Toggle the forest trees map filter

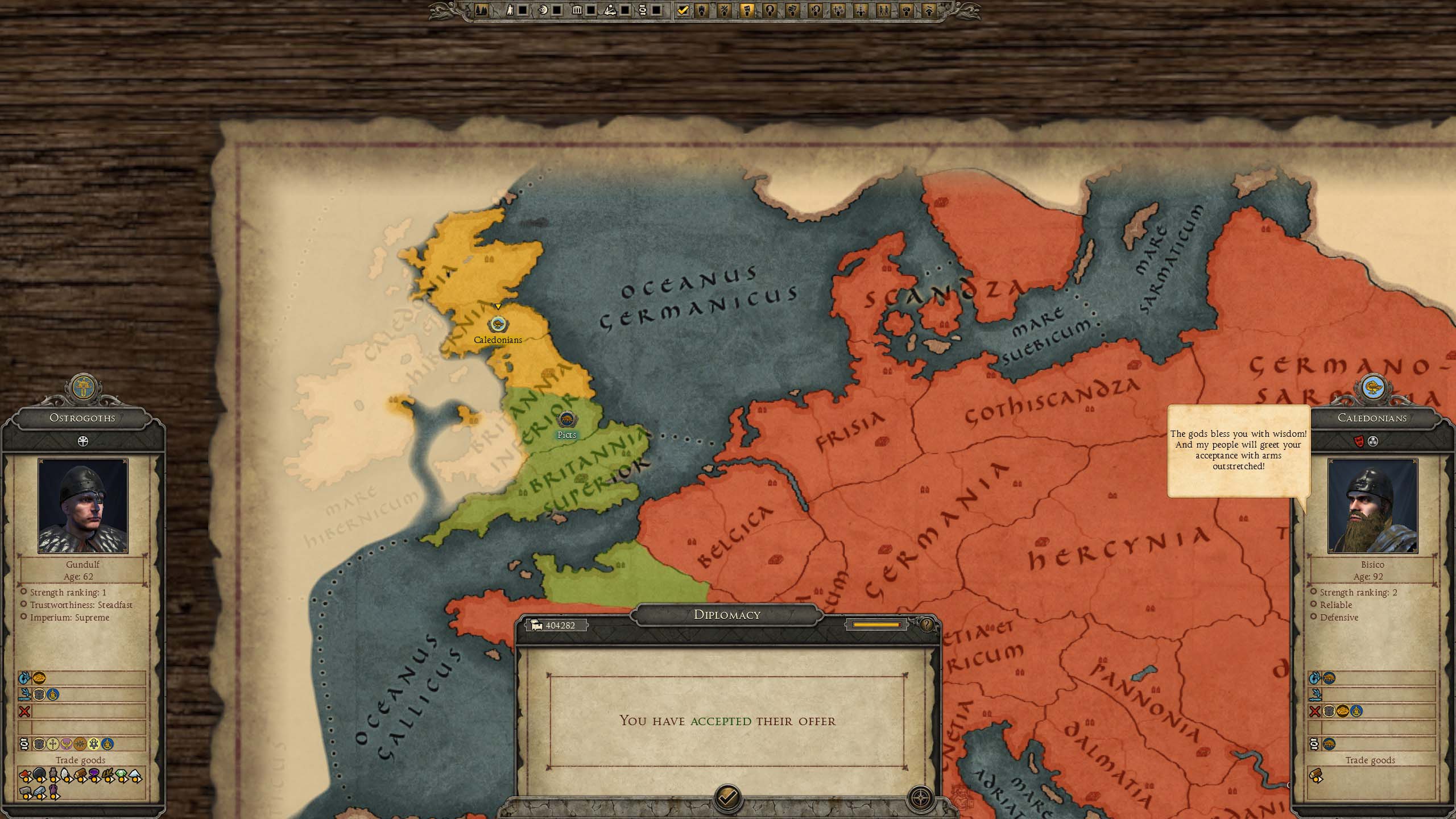coord(481,10)
